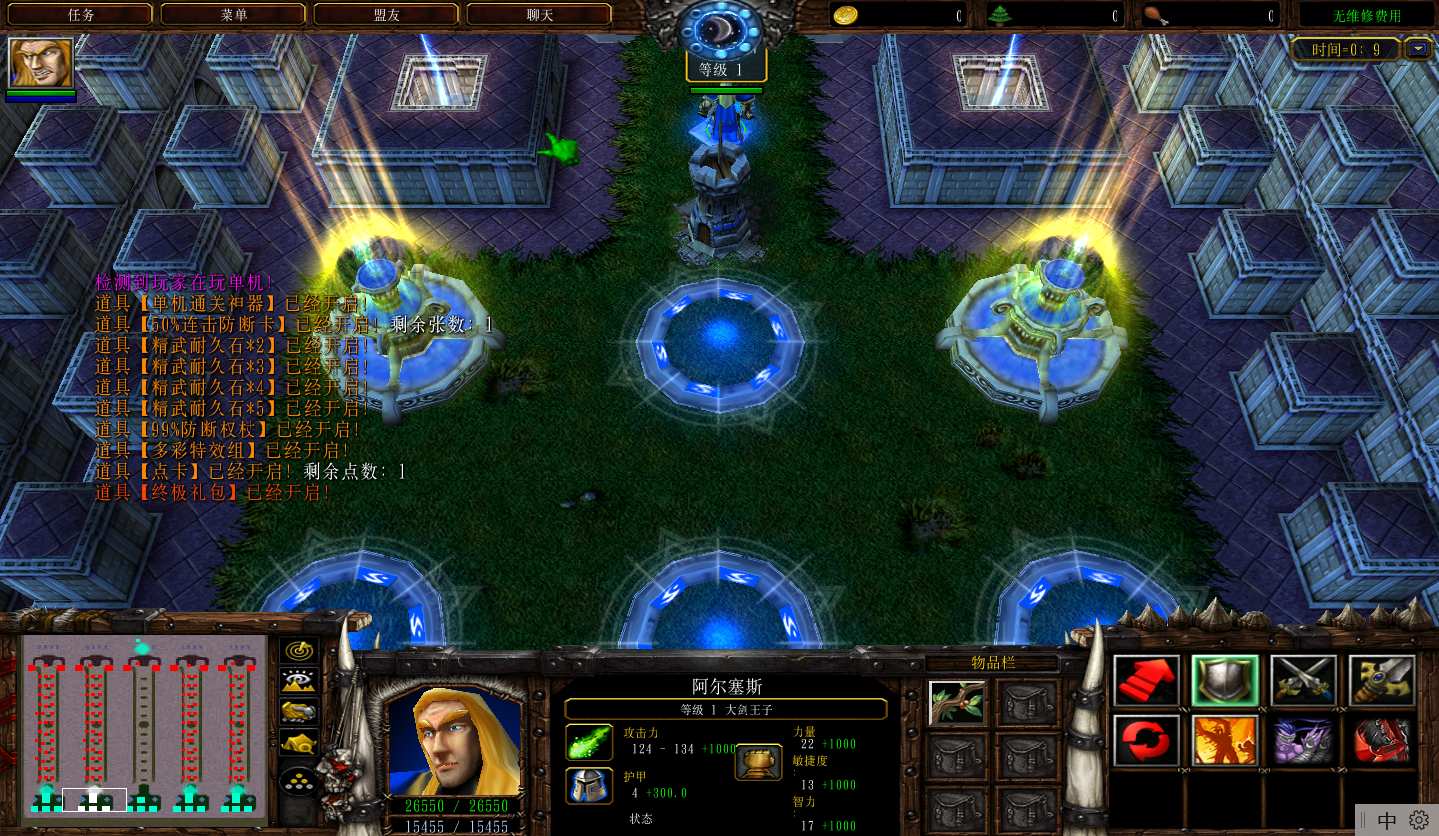Image resolution: width=1439 pixels, height=836 pixels.
Task: Click the red circular arrows command
Action: coord(1146,740)
